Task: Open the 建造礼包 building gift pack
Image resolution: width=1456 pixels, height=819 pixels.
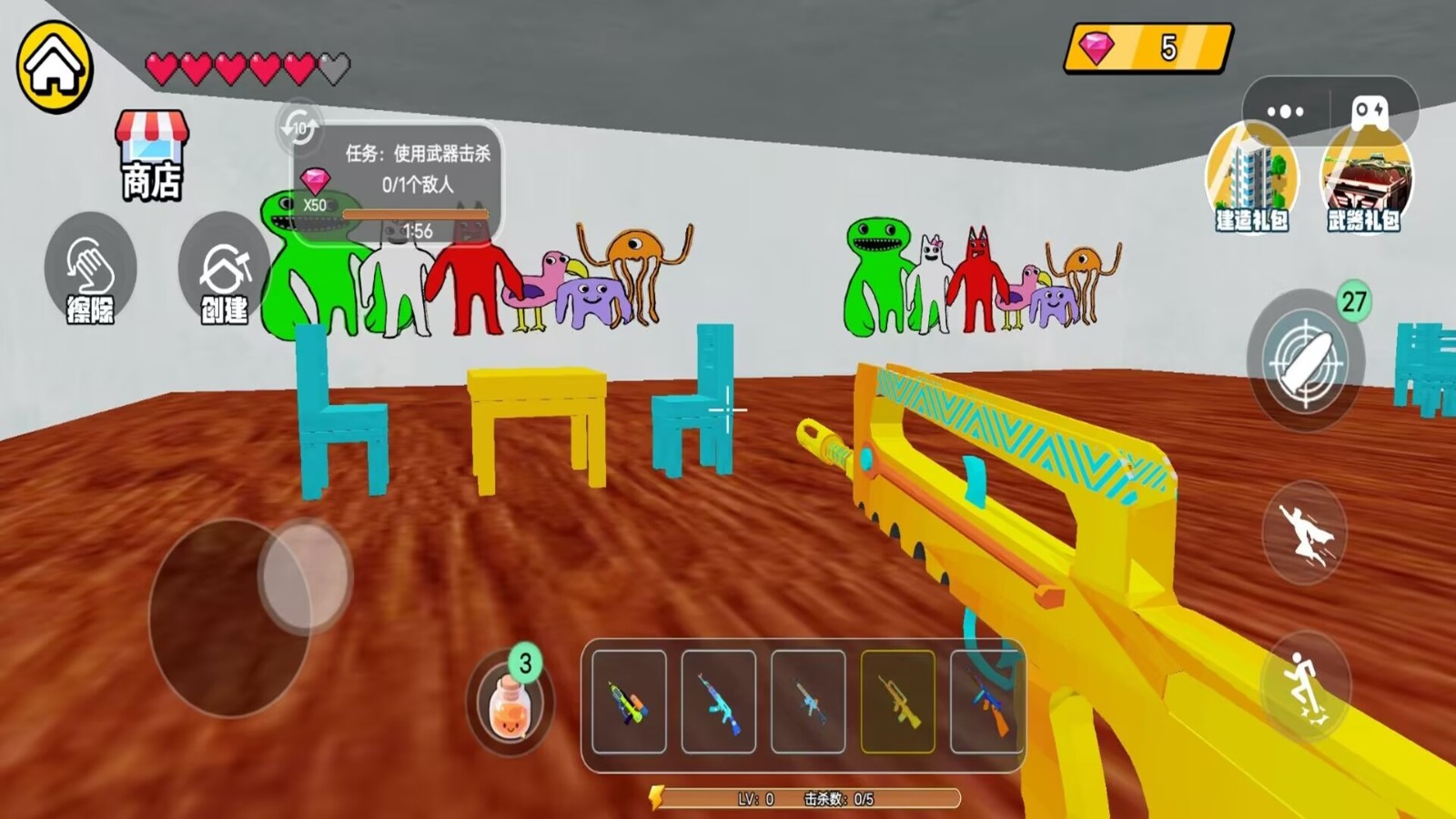Action: click(x=1252, y=181)
